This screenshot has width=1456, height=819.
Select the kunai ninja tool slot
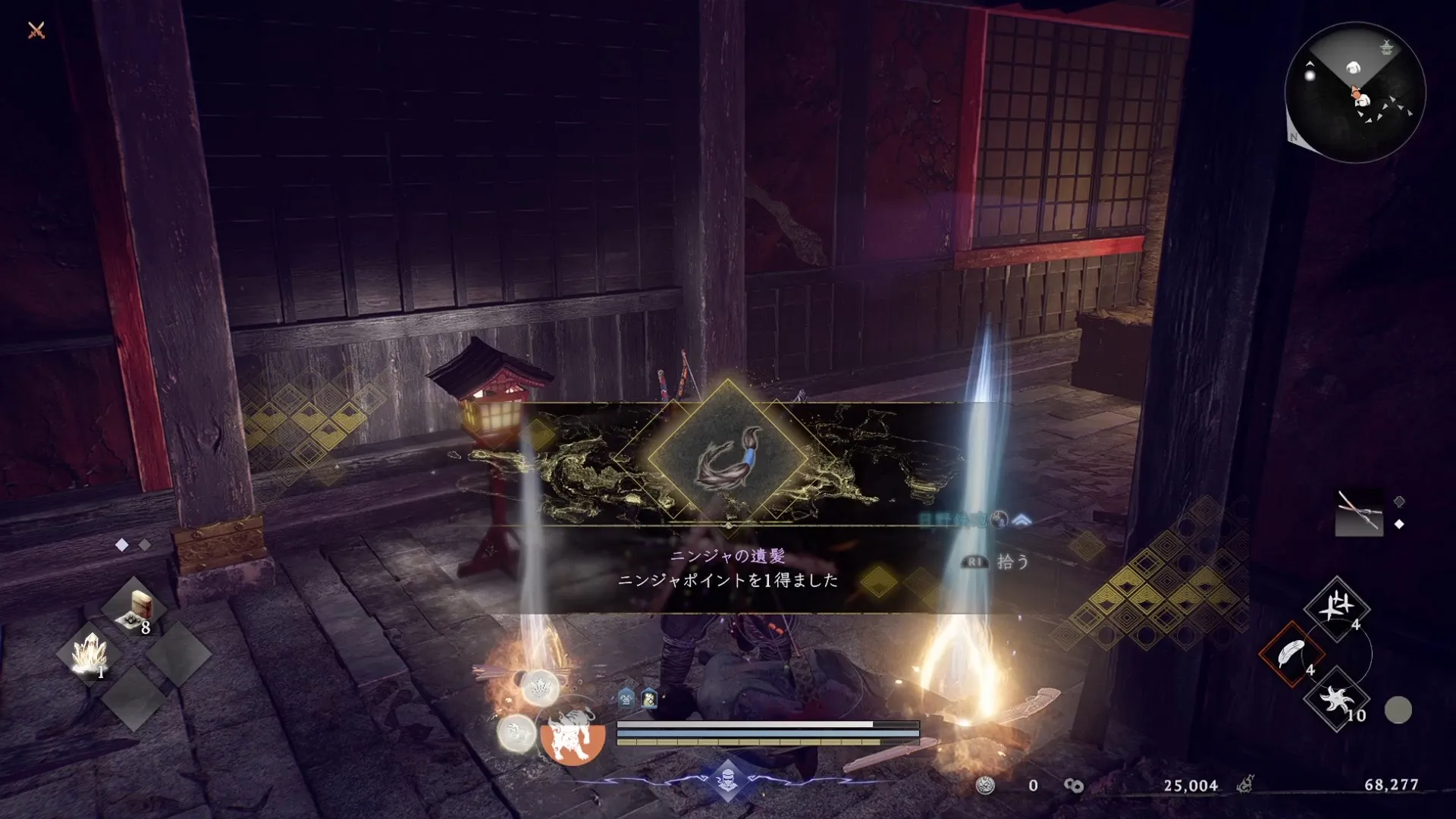1336,607
